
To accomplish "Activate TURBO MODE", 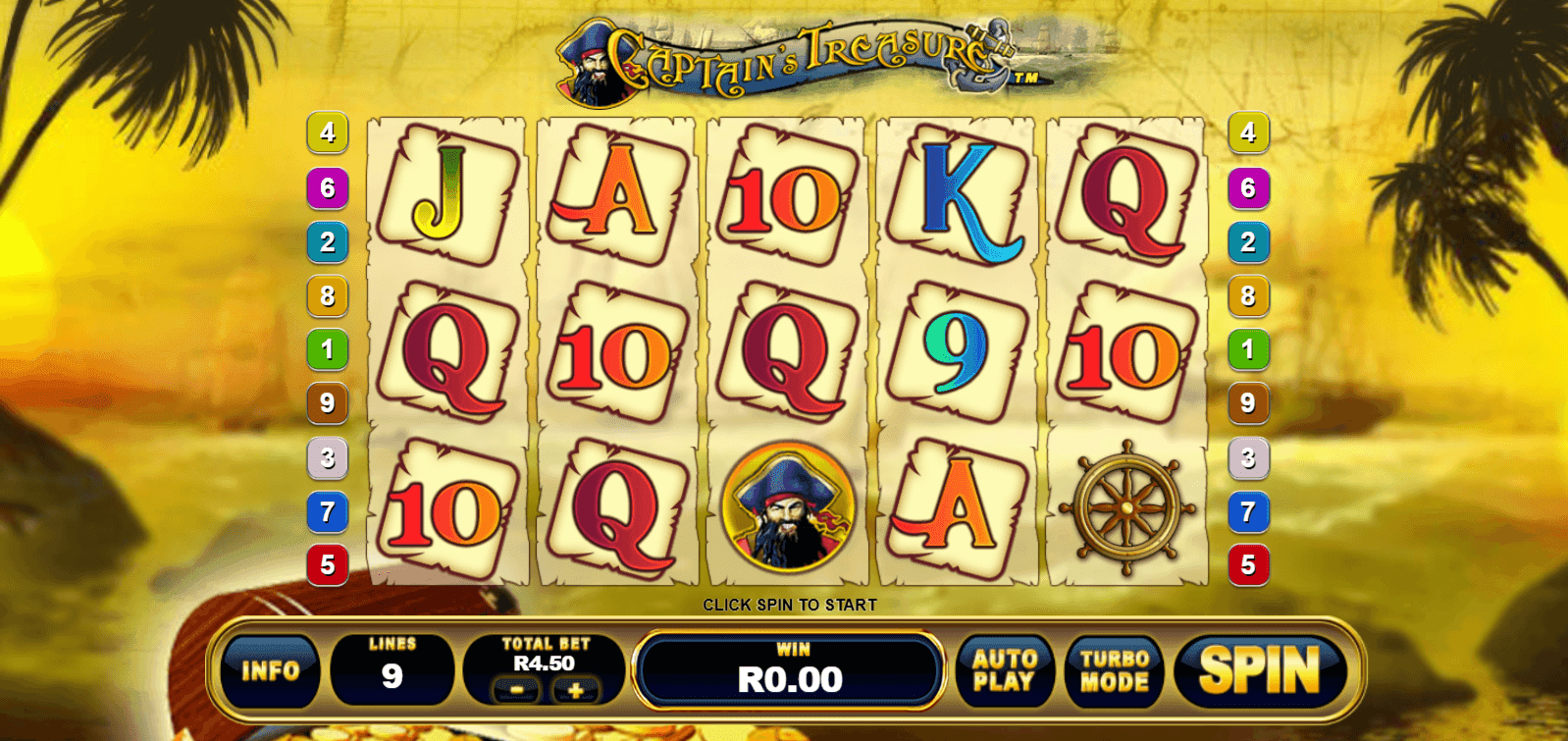I will point(1114,668).
